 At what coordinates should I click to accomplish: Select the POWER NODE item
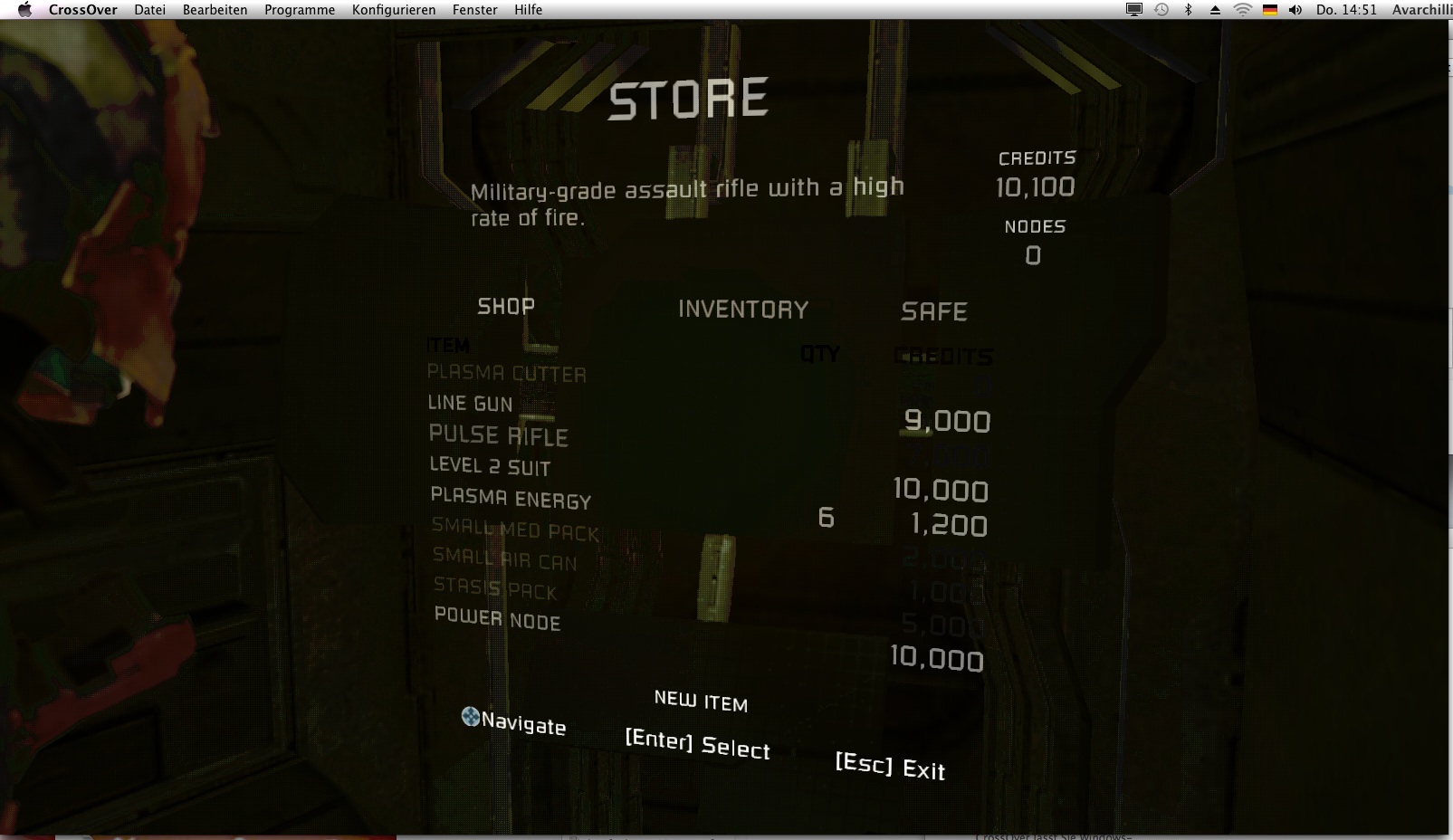(x=494, y=622)
